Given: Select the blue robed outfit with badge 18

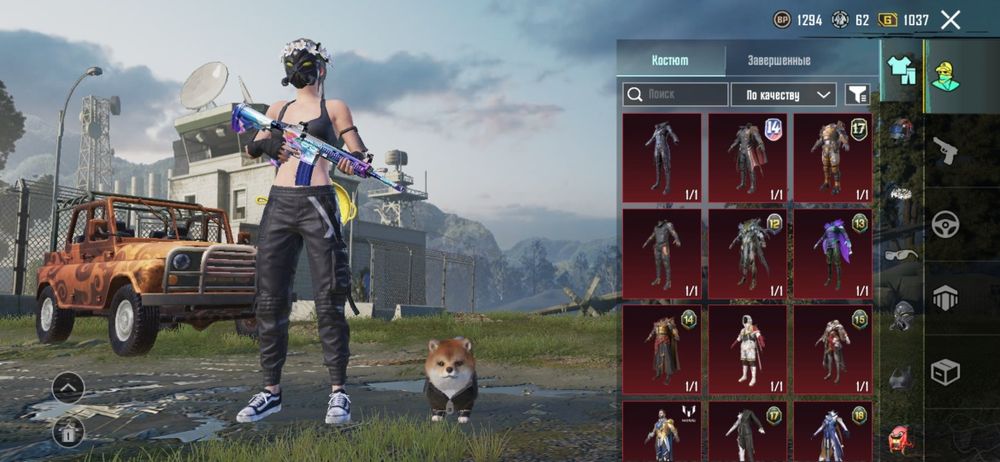Looking at the screenshot, I should coord(832,432).
